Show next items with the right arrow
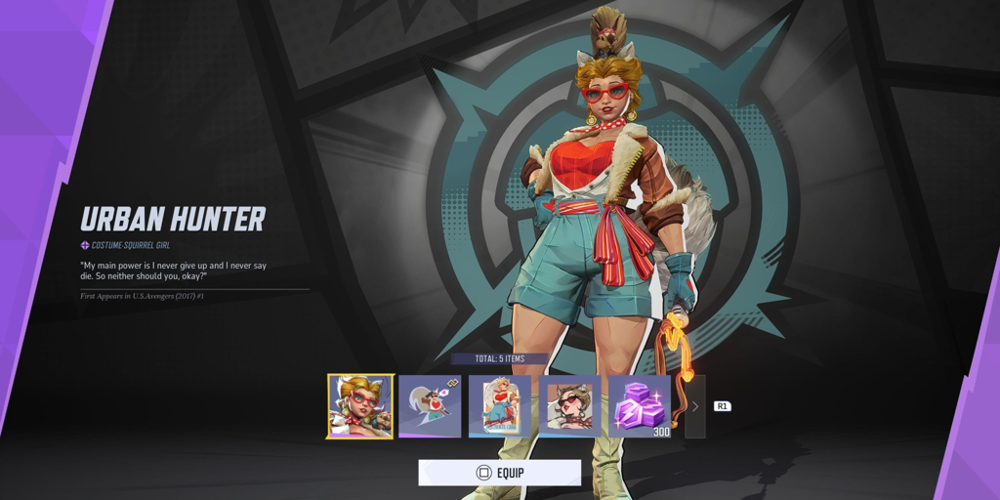Image resolution: width=1000 pixels, height=500 pixels. pyautogui.click(x=695, y=406)
